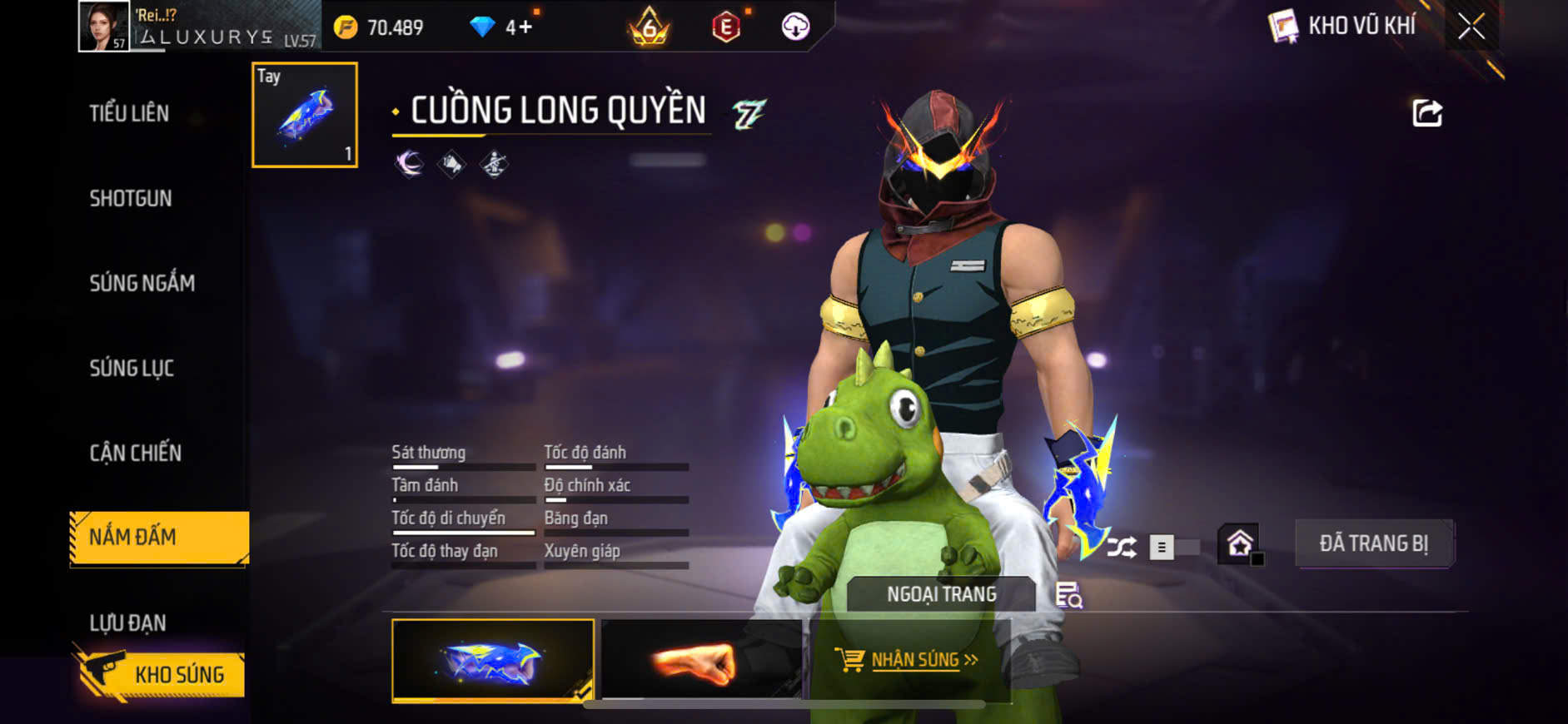The height and width of the screenshot is (724, 1568).
Task: Click the house lobby display icon
Action: 1240,544
